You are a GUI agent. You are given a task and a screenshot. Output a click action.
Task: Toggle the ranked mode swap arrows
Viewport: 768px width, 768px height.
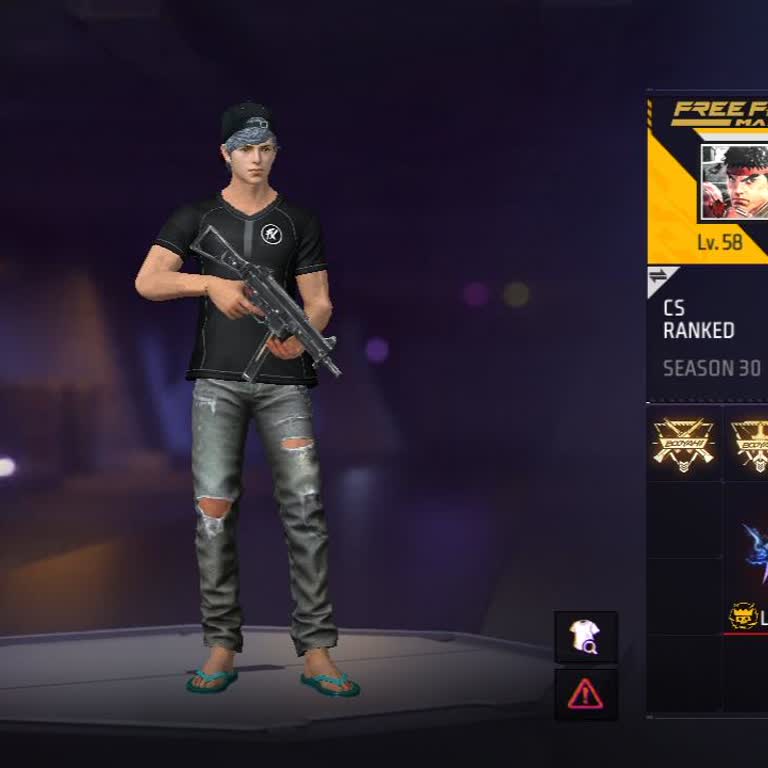pos(658,276)
